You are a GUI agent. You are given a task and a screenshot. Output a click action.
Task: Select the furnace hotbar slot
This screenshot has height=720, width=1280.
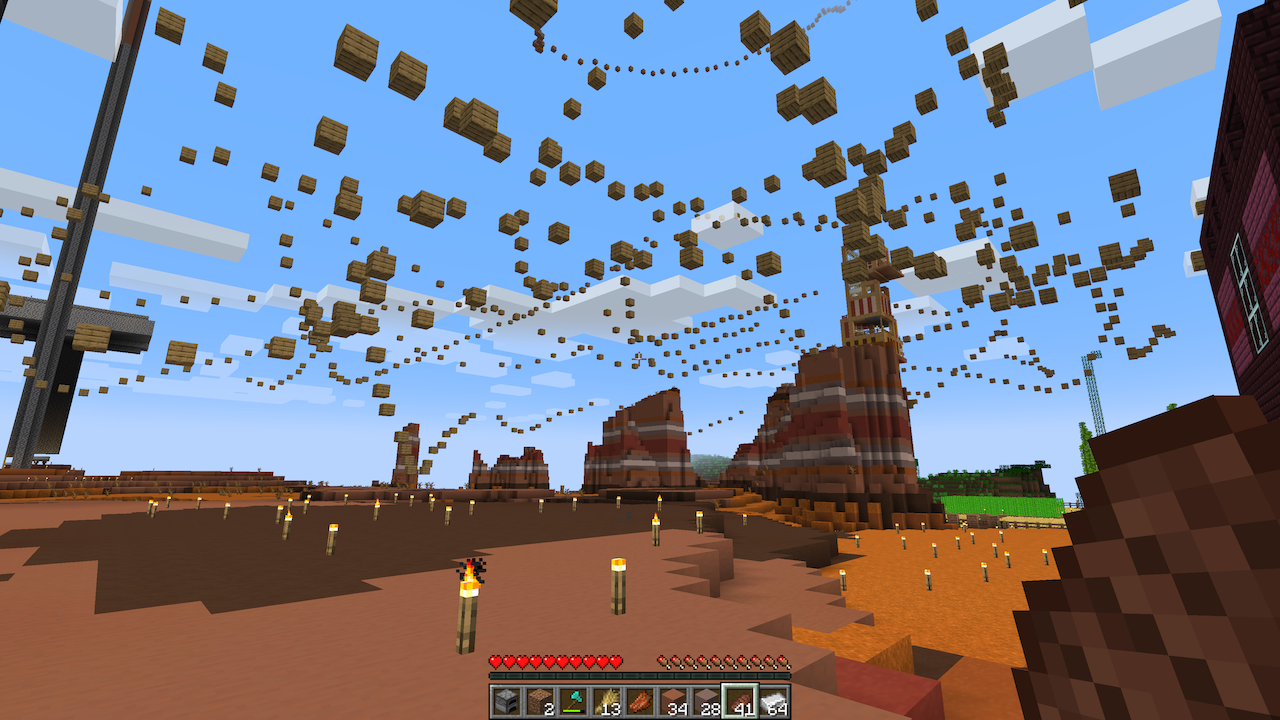(x=506, y=701)
